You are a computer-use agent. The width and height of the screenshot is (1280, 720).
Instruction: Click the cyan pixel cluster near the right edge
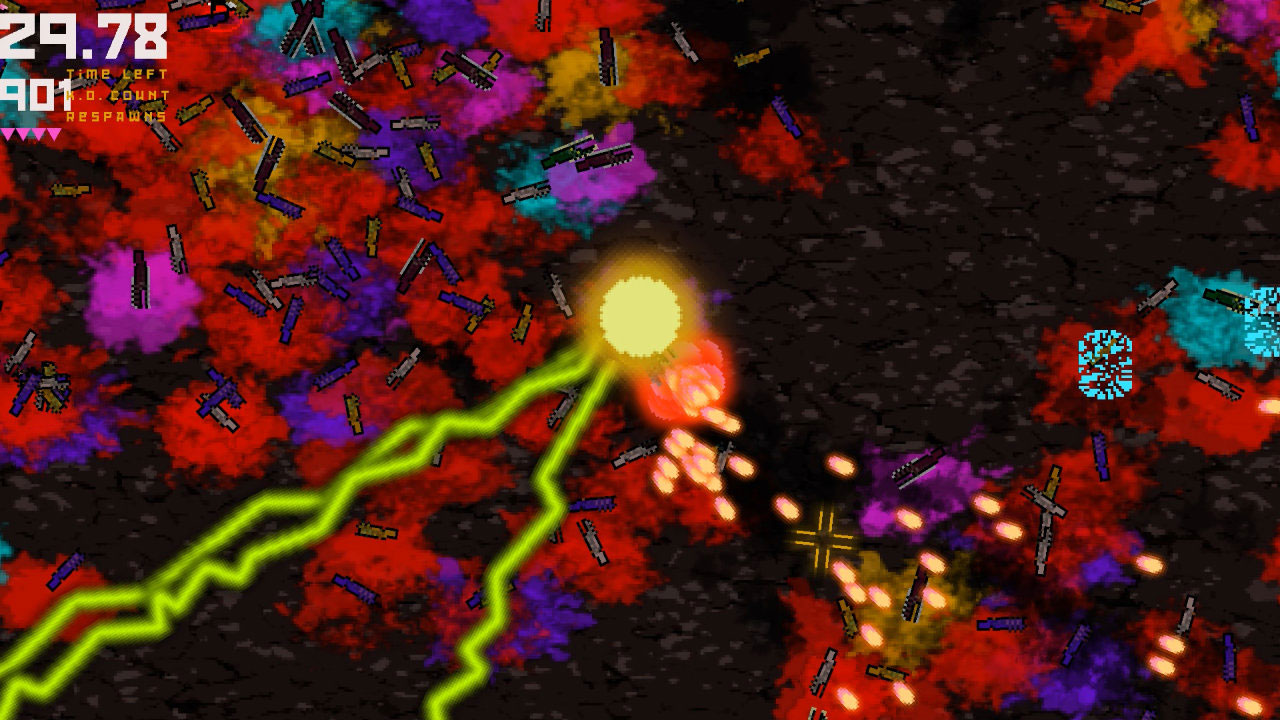(1104, 364)
